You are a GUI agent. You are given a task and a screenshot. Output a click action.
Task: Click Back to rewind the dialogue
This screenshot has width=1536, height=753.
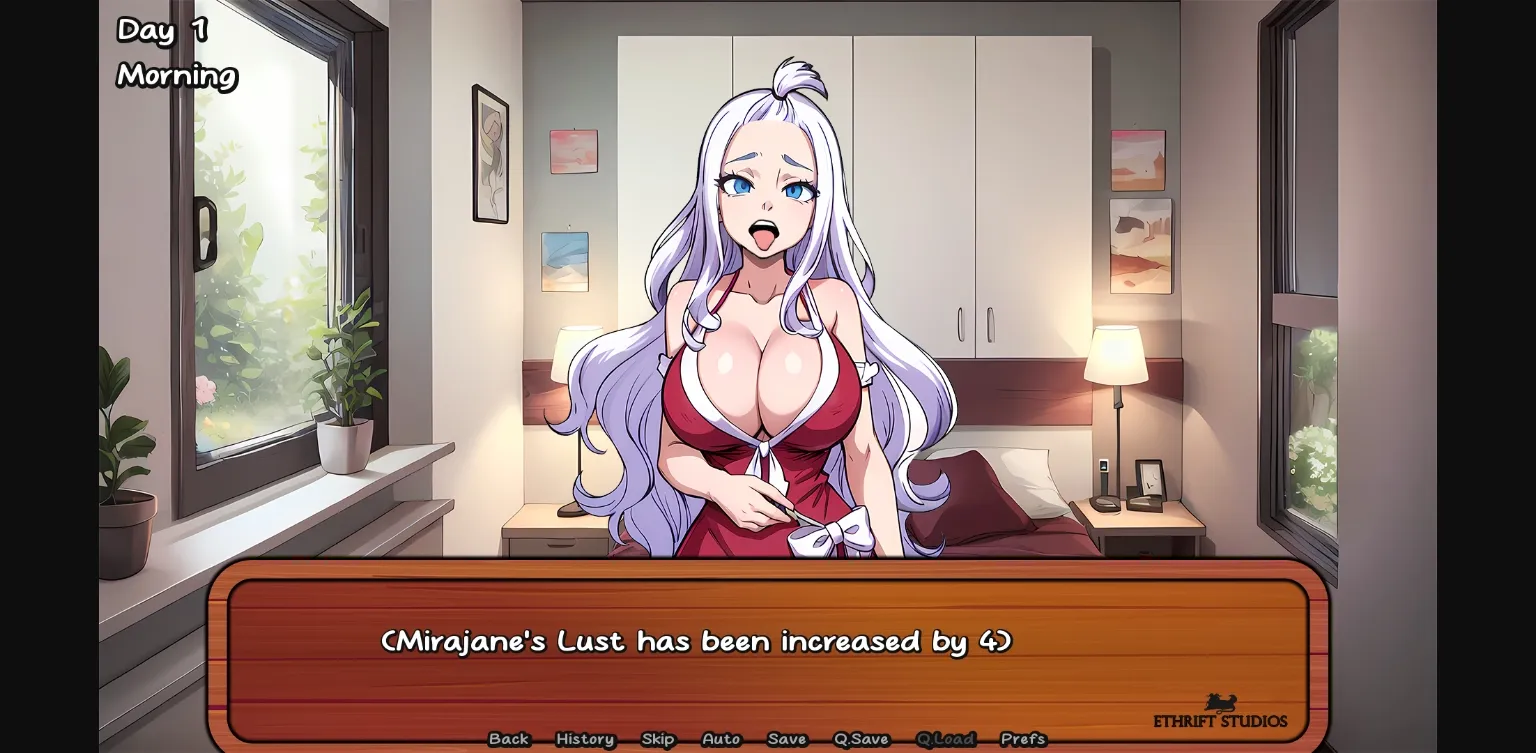[x=509, y=739]
